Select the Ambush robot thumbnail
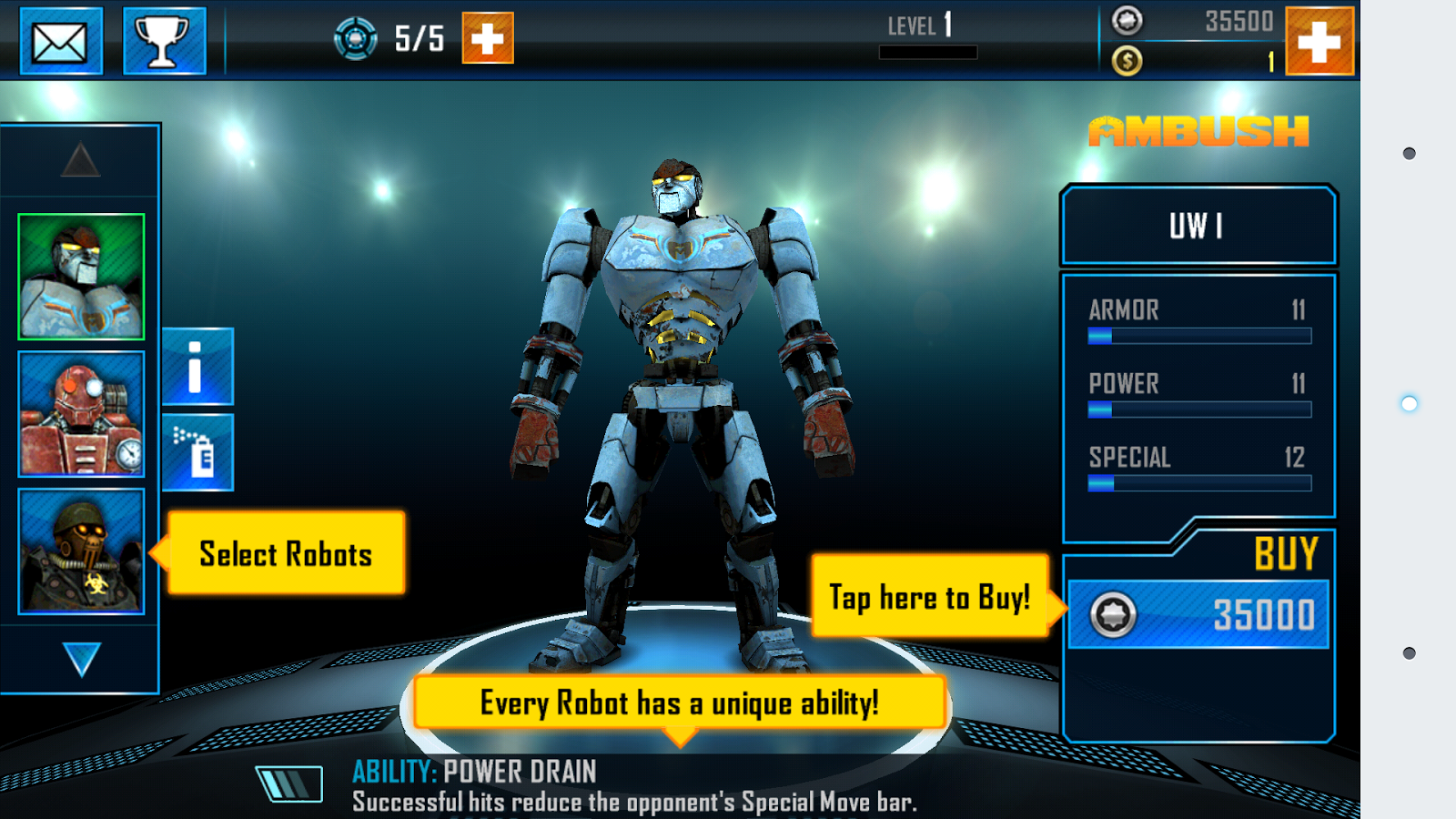1456x819 pixels. pos(81,277)
